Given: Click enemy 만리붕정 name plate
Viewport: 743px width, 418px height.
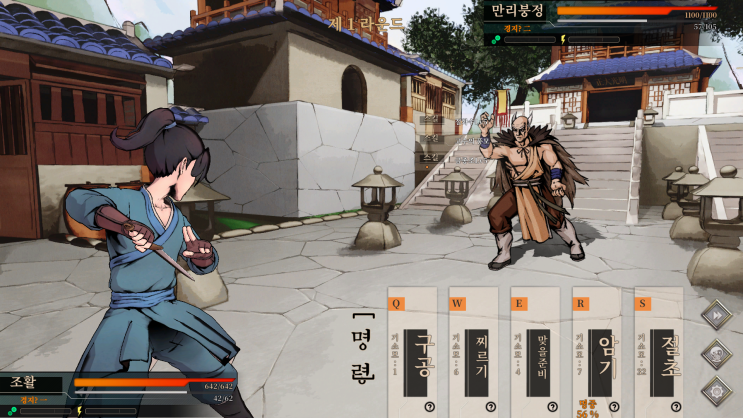Looking at the screenshot, I should [x=518, y=10].
